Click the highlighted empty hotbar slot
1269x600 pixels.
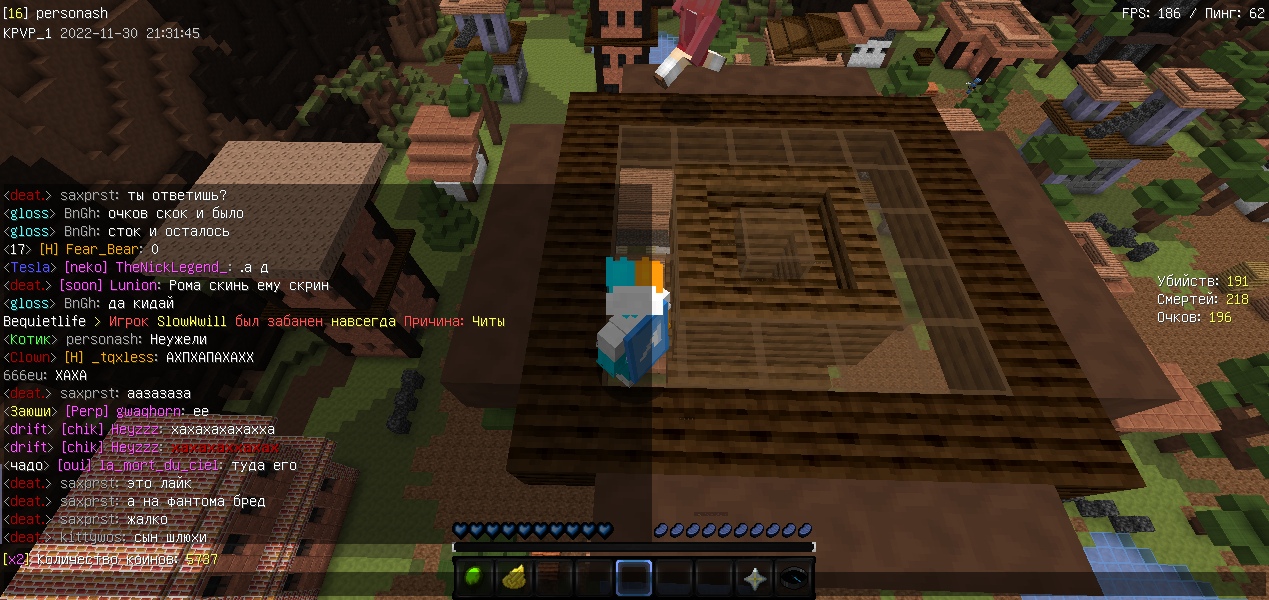pyautogui.click(x=634, y=578)
